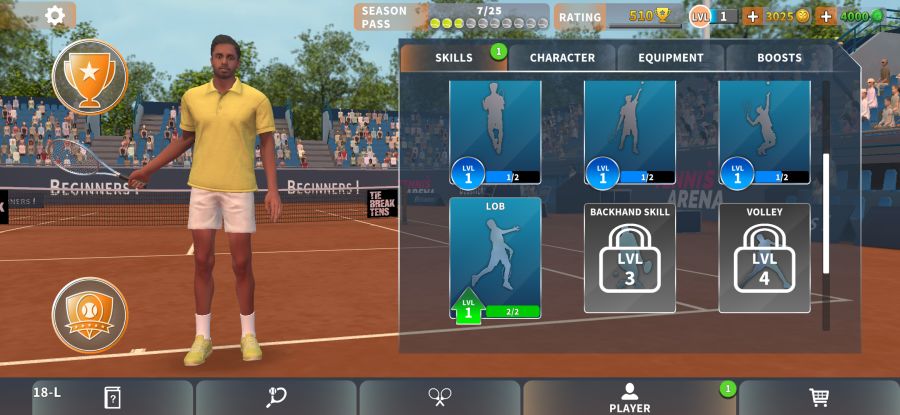Open the gold trophy star badge

point(90,77)
